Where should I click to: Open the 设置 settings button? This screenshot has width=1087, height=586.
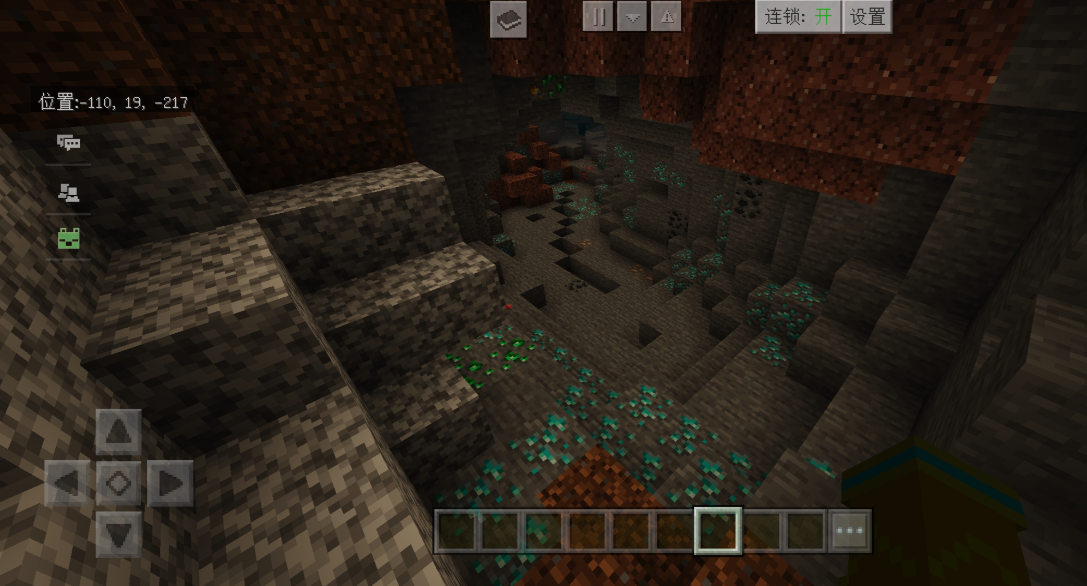coord(867,16)
